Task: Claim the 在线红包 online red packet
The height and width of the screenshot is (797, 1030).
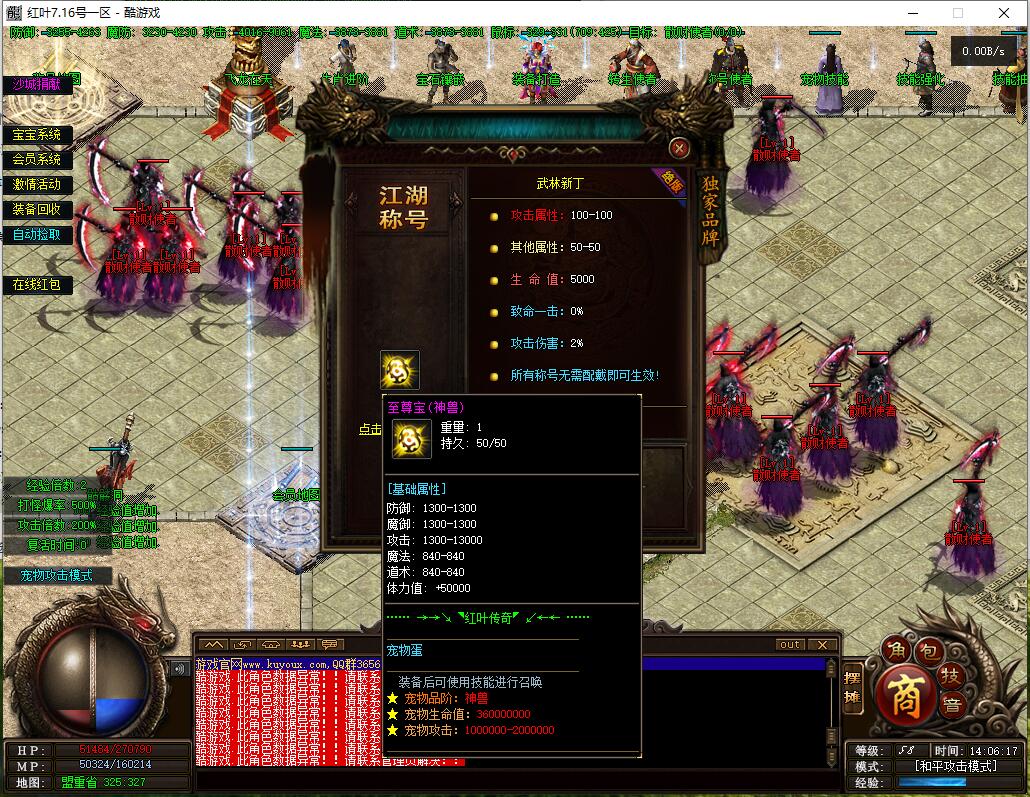Action: pos(36,285)
